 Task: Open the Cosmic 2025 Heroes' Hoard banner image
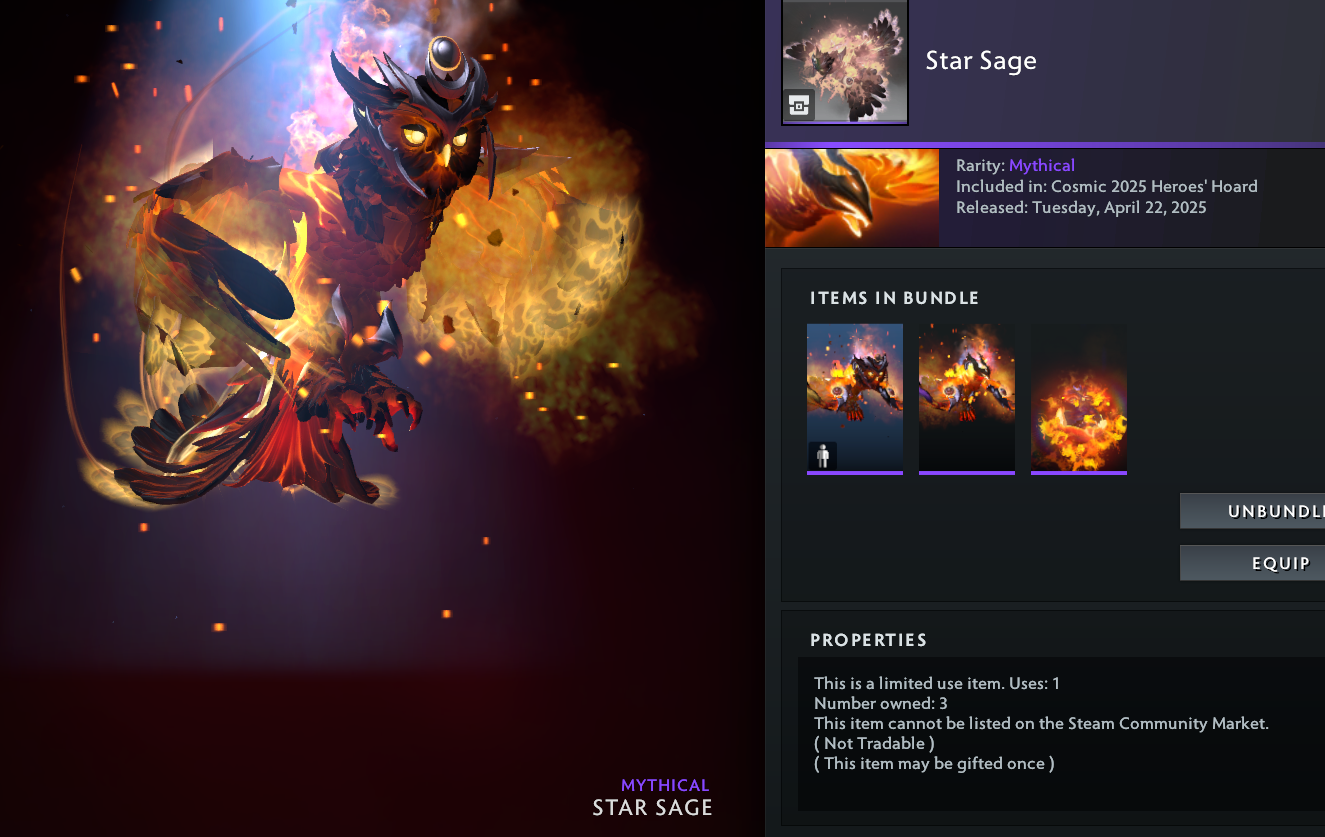point(852,198)
